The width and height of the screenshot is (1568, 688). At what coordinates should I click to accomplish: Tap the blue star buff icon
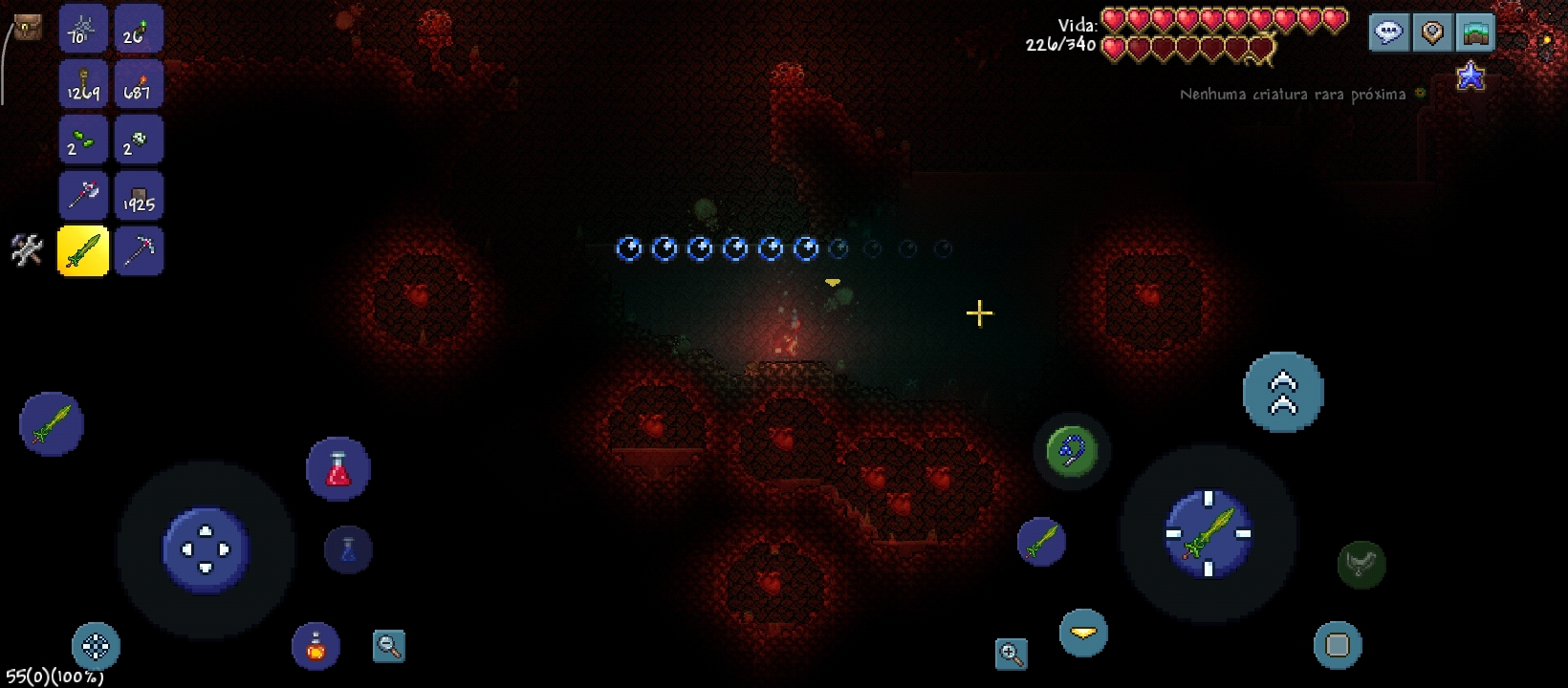tap(1470, 75)
